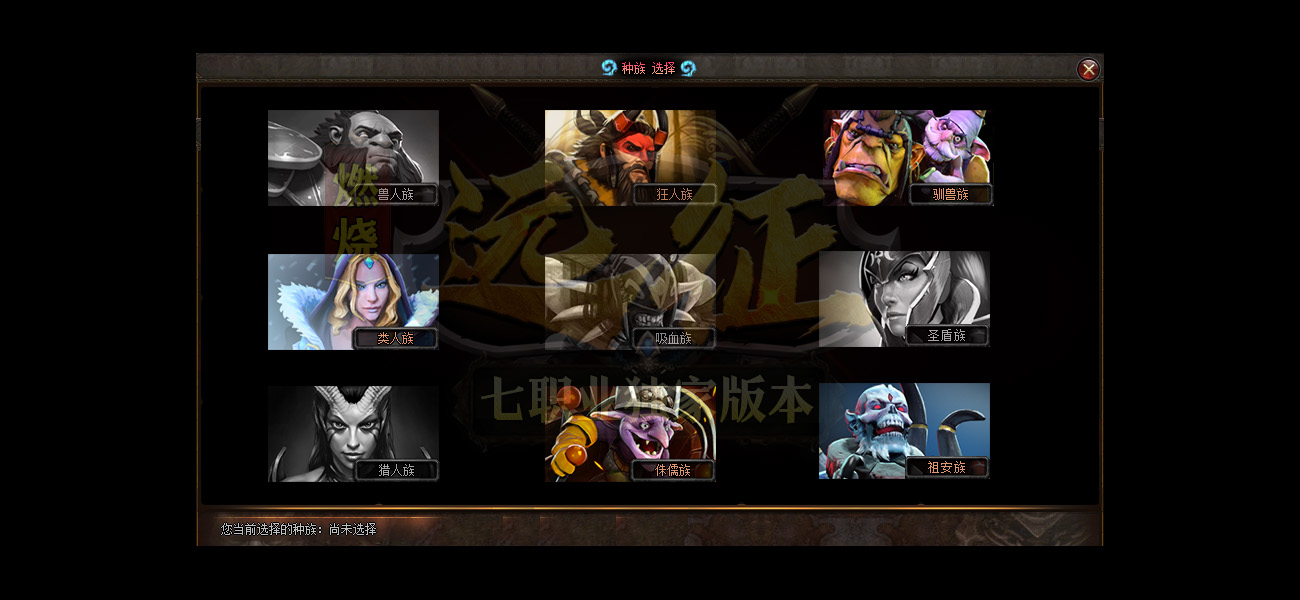The image size is (1300, 600).
Task: Close the race selection window
Action: (1088, 69)
